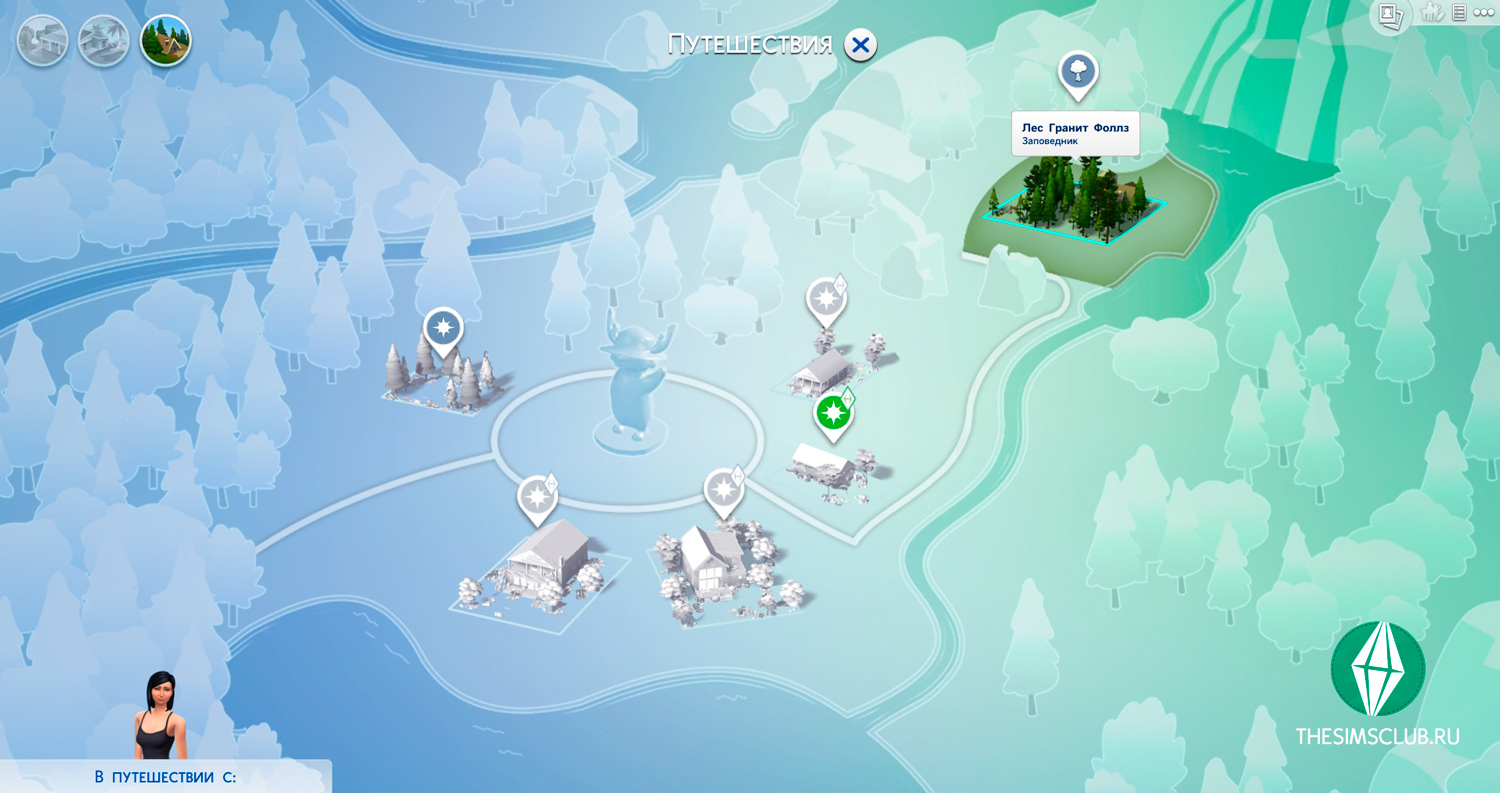Open the list panel icon

1459,13
